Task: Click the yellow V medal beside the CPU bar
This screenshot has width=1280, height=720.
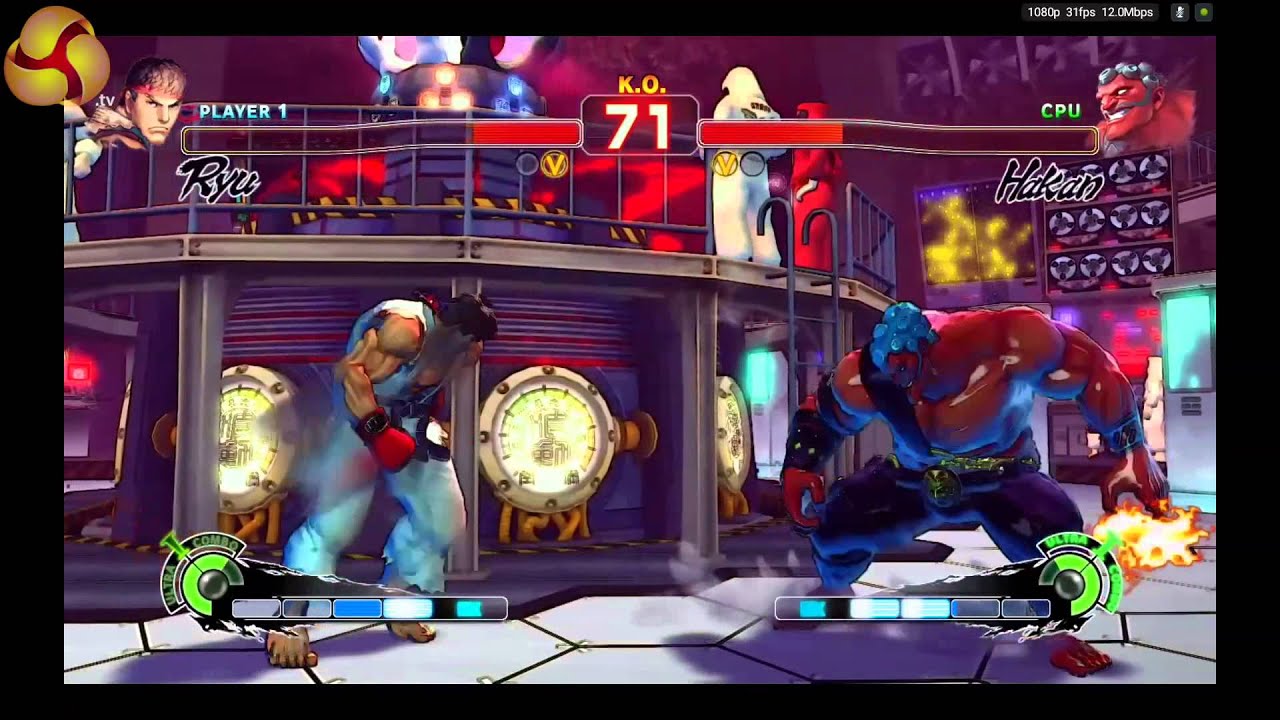Action: (x=725, y=165)
